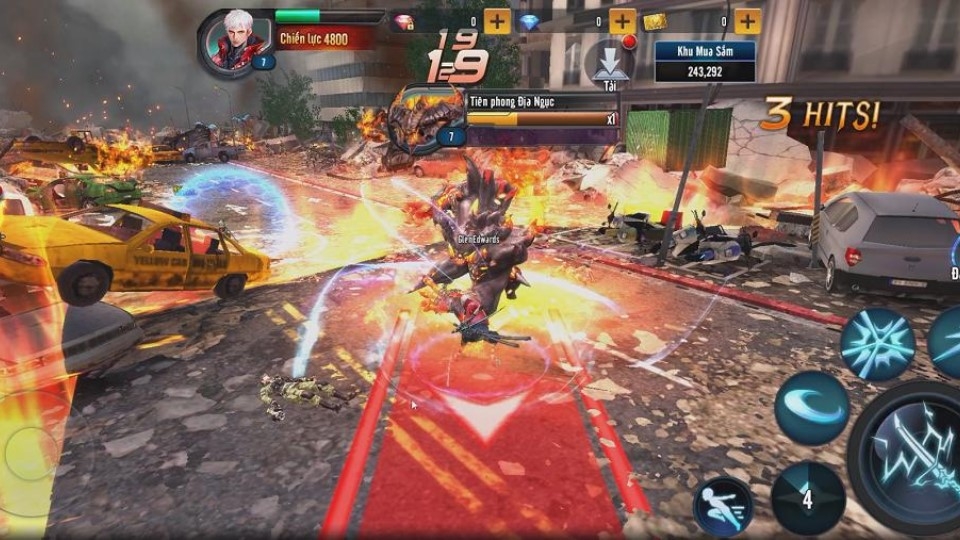The width and height of the screenshot is (960, 540).
Task: Add red gems with the plus button
Action: (x=497, y=21)
